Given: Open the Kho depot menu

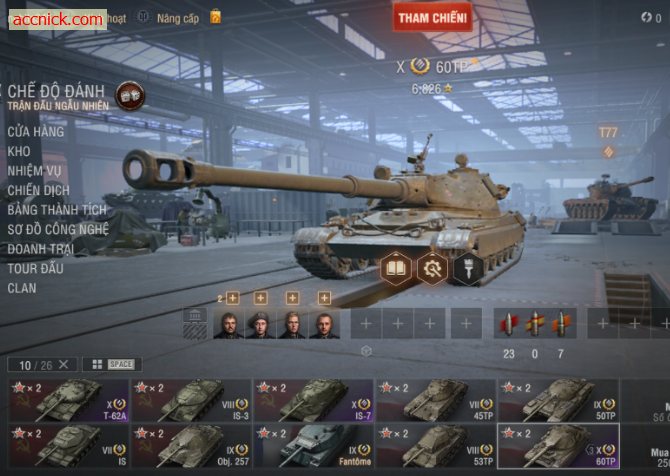Looking at the screenshot, I should coord(19,151).
